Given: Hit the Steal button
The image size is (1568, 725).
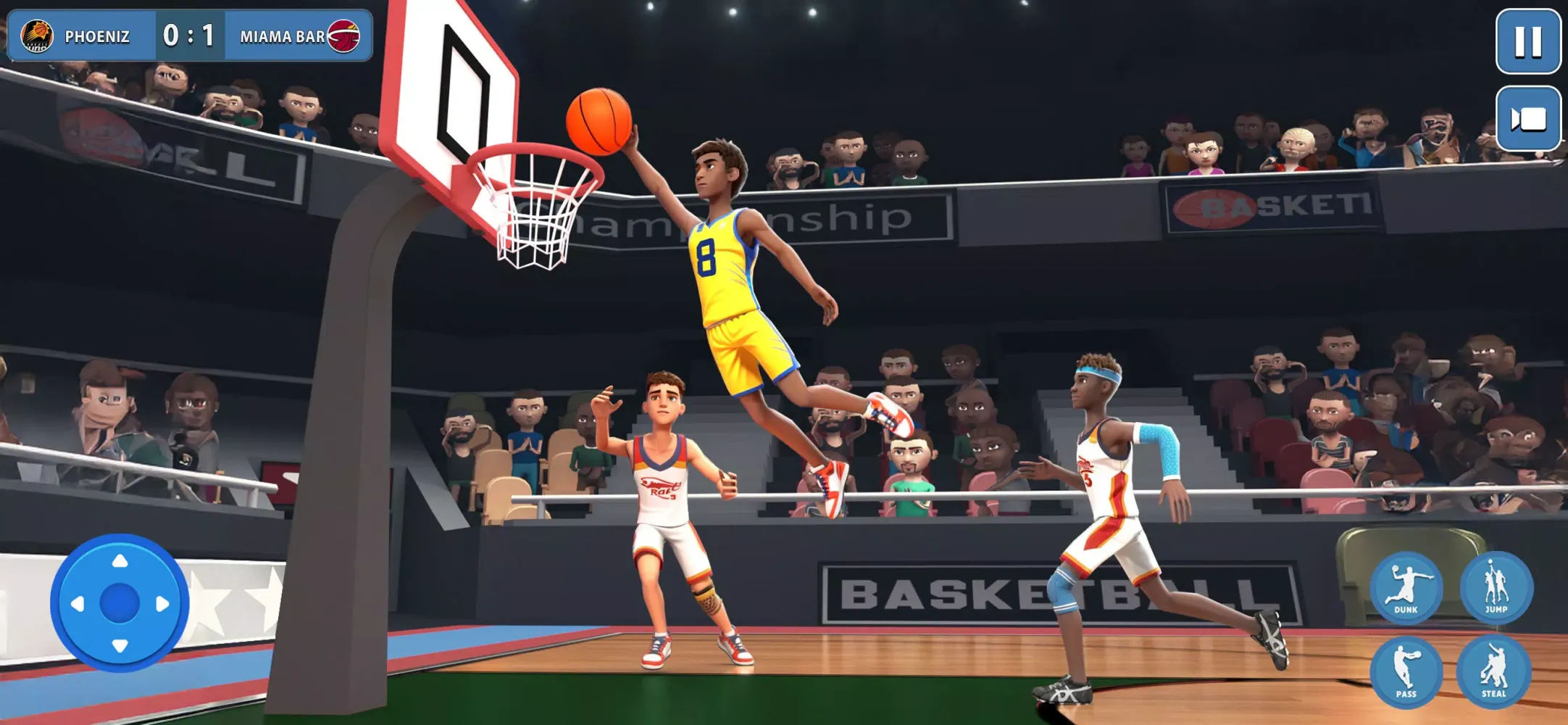Looking at the screenshot, I should pyautogui.click(x=1493, y=671).
